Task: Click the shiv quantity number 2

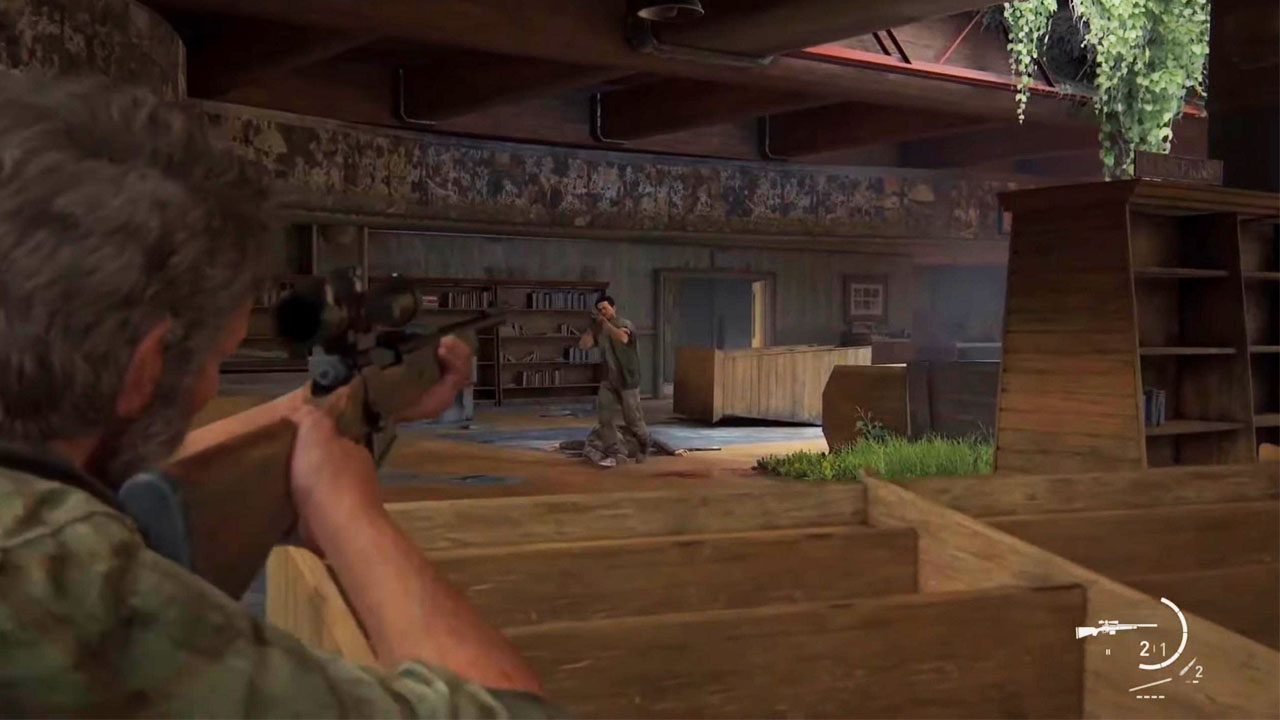Action: (1199, 671)
